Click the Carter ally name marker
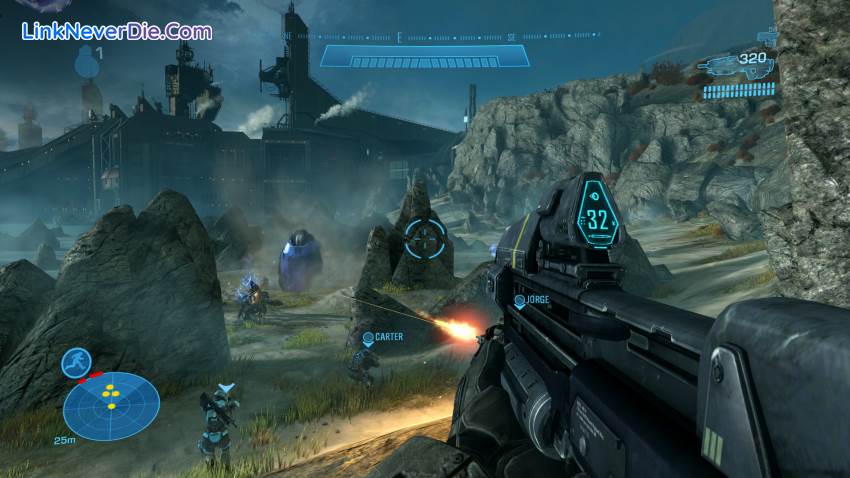Screen dimensions: 850x478 pyautogui.click(x=383, y=338)
